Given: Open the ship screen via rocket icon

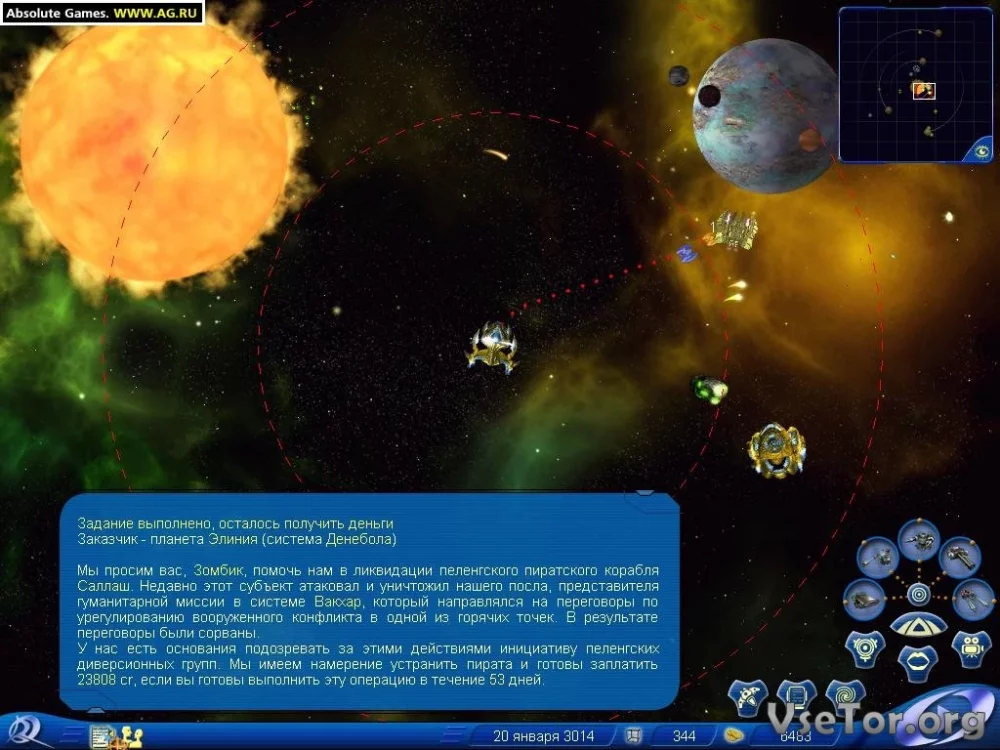Looking at the screenshot, I should 747,697.
